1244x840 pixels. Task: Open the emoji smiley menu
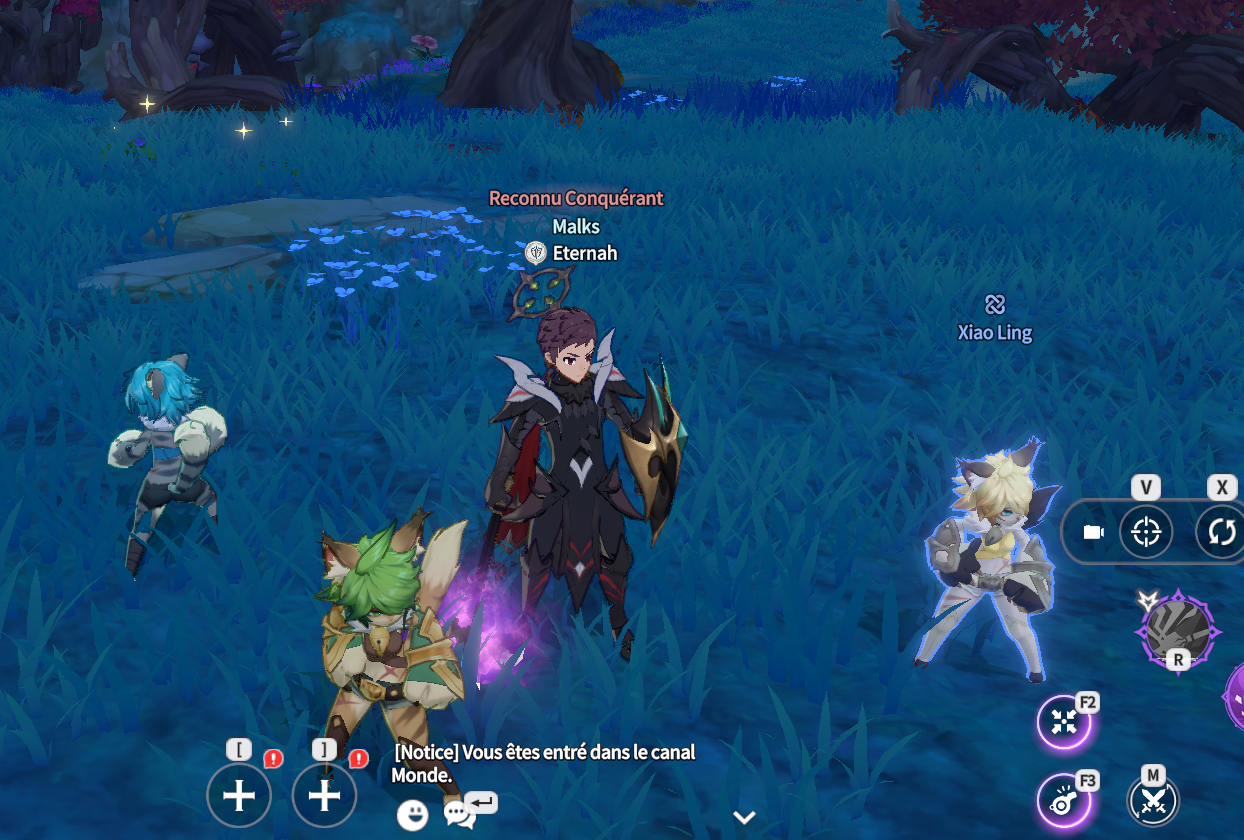click(412, 816)
